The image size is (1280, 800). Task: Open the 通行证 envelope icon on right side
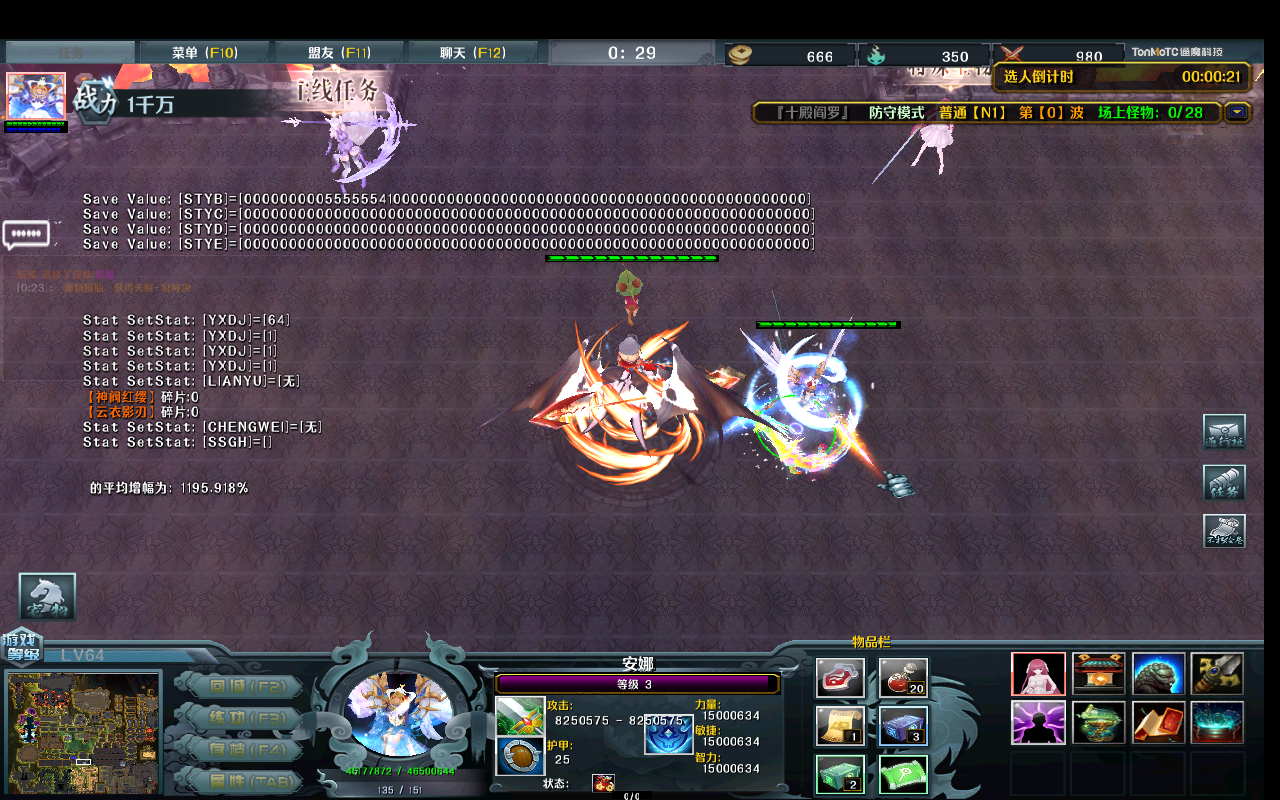coord(1224,431)
